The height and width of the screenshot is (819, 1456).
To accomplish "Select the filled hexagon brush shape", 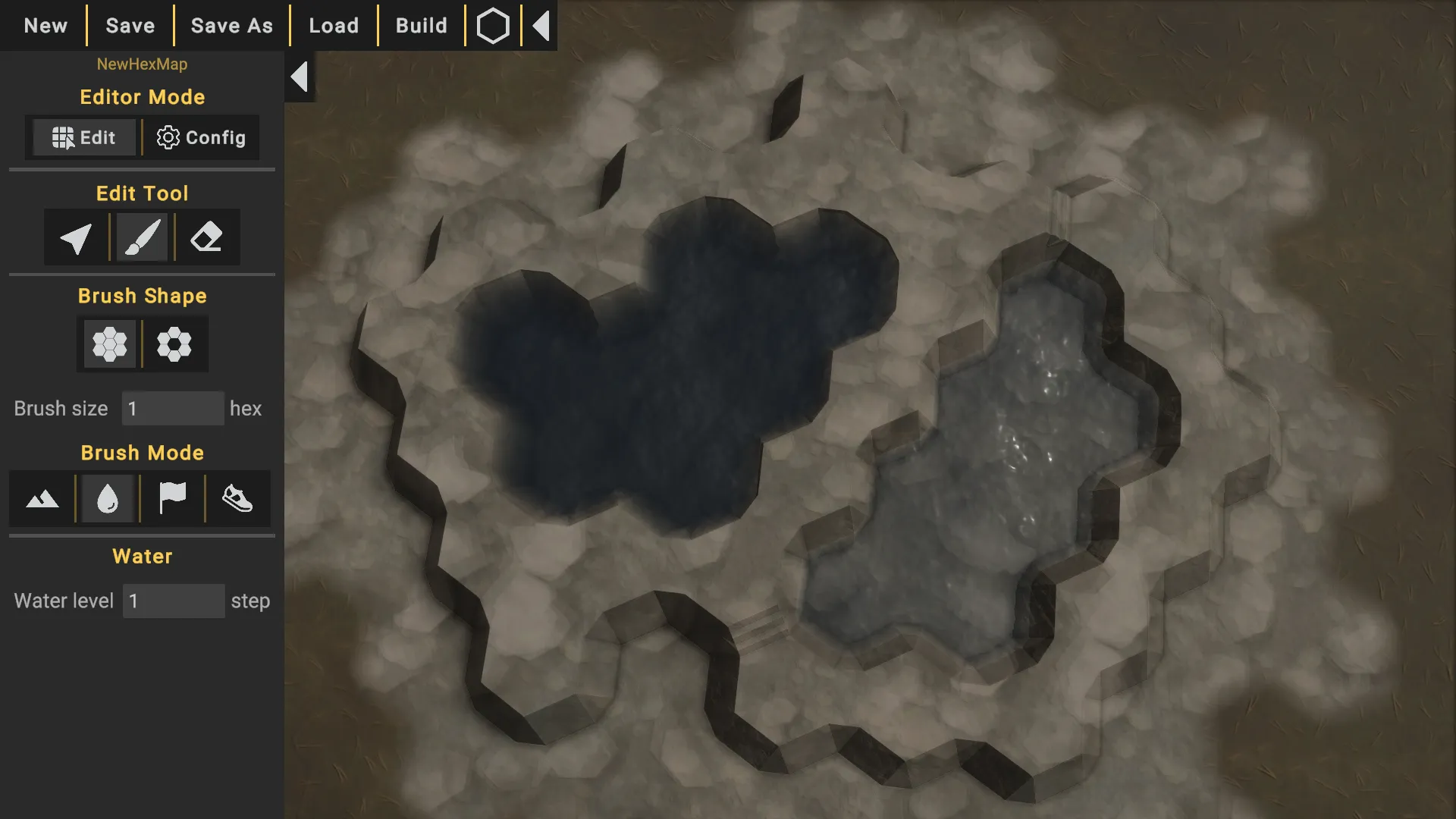I will coord(109,344).
